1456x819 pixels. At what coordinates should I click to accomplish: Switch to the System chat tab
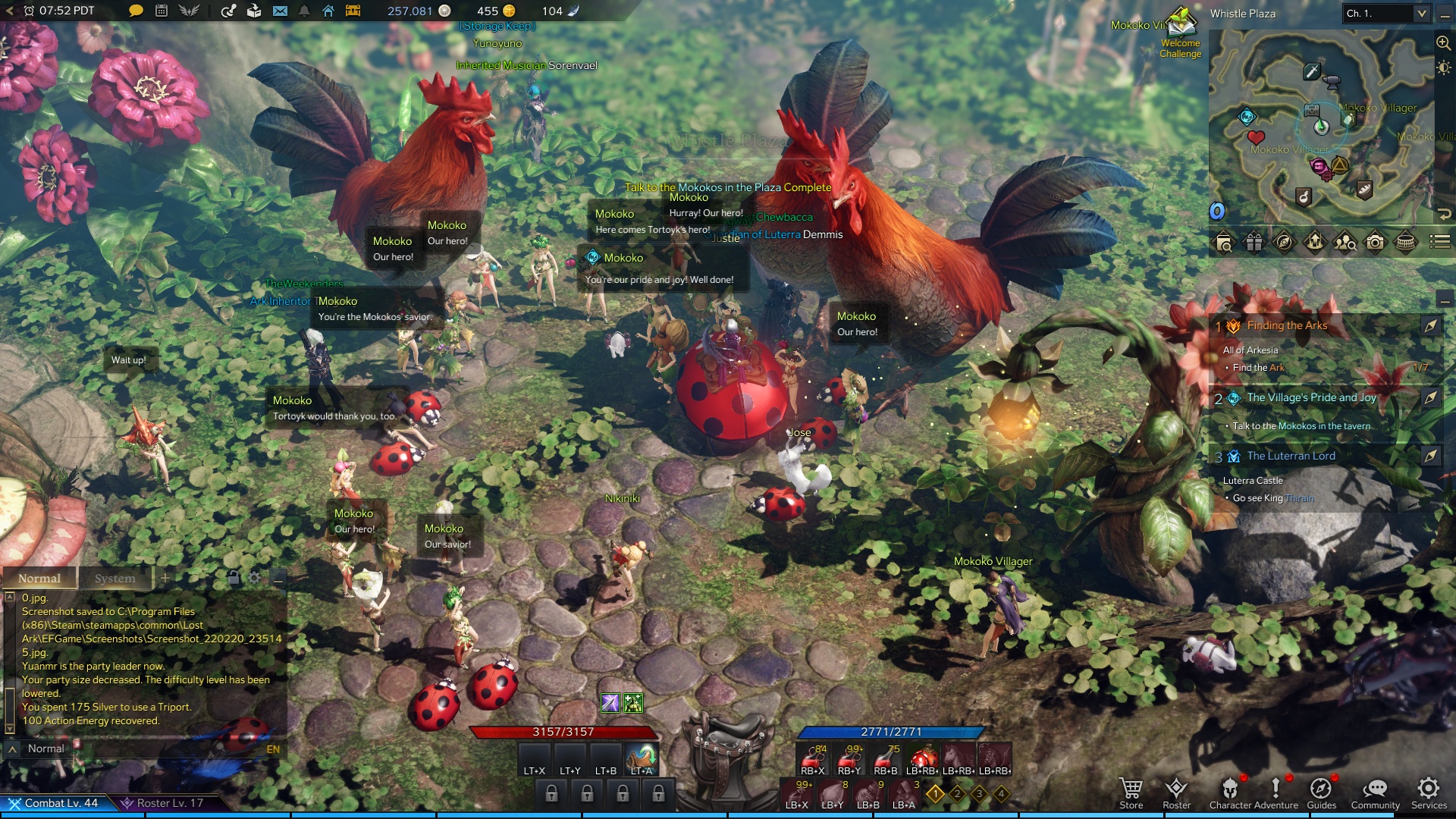click(115, 578)
